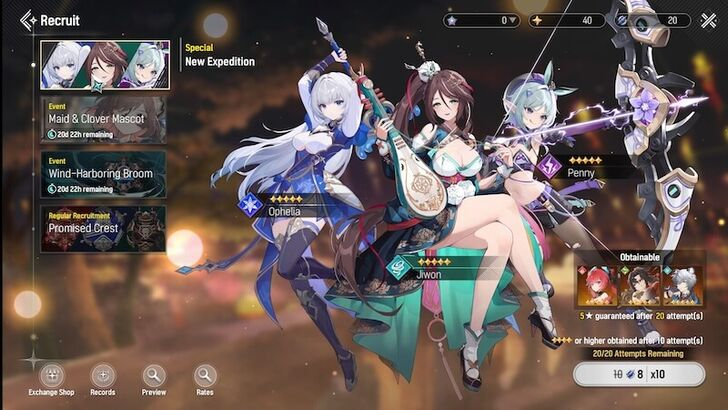Open the Wind-Harboring Broom event banner

(104, 172)
